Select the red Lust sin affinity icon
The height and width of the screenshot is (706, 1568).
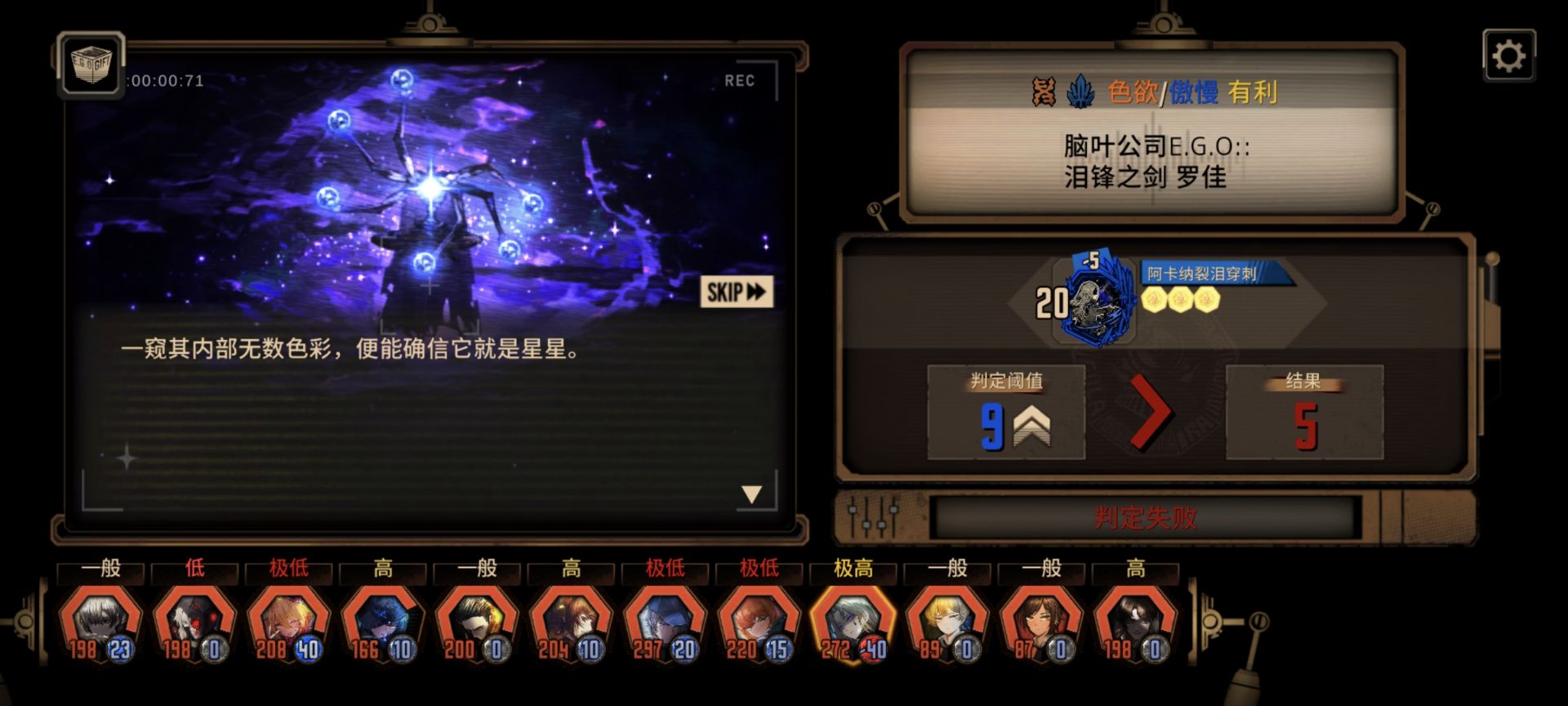[1043, 92]
